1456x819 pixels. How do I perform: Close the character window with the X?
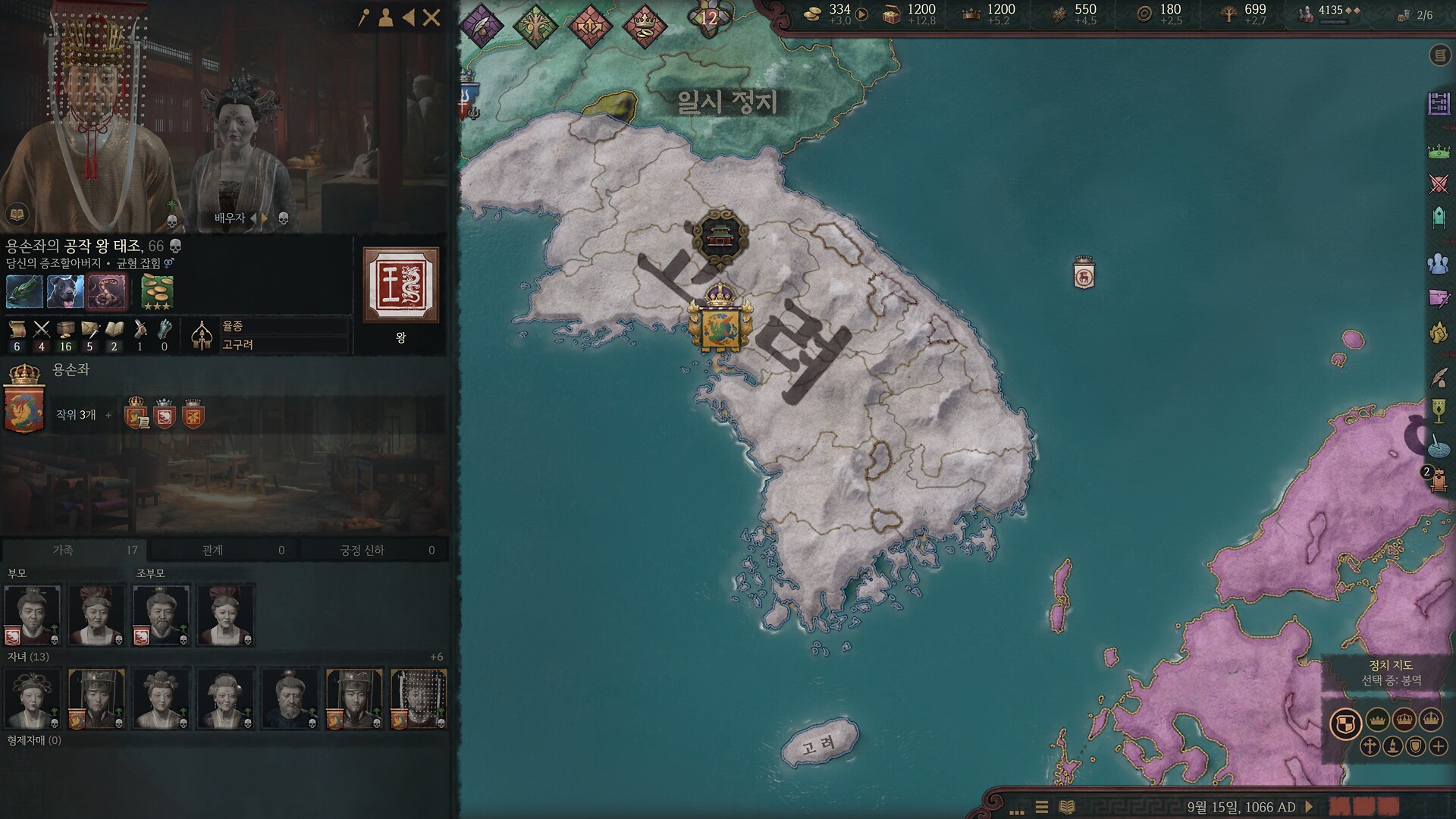click(431, 18)
